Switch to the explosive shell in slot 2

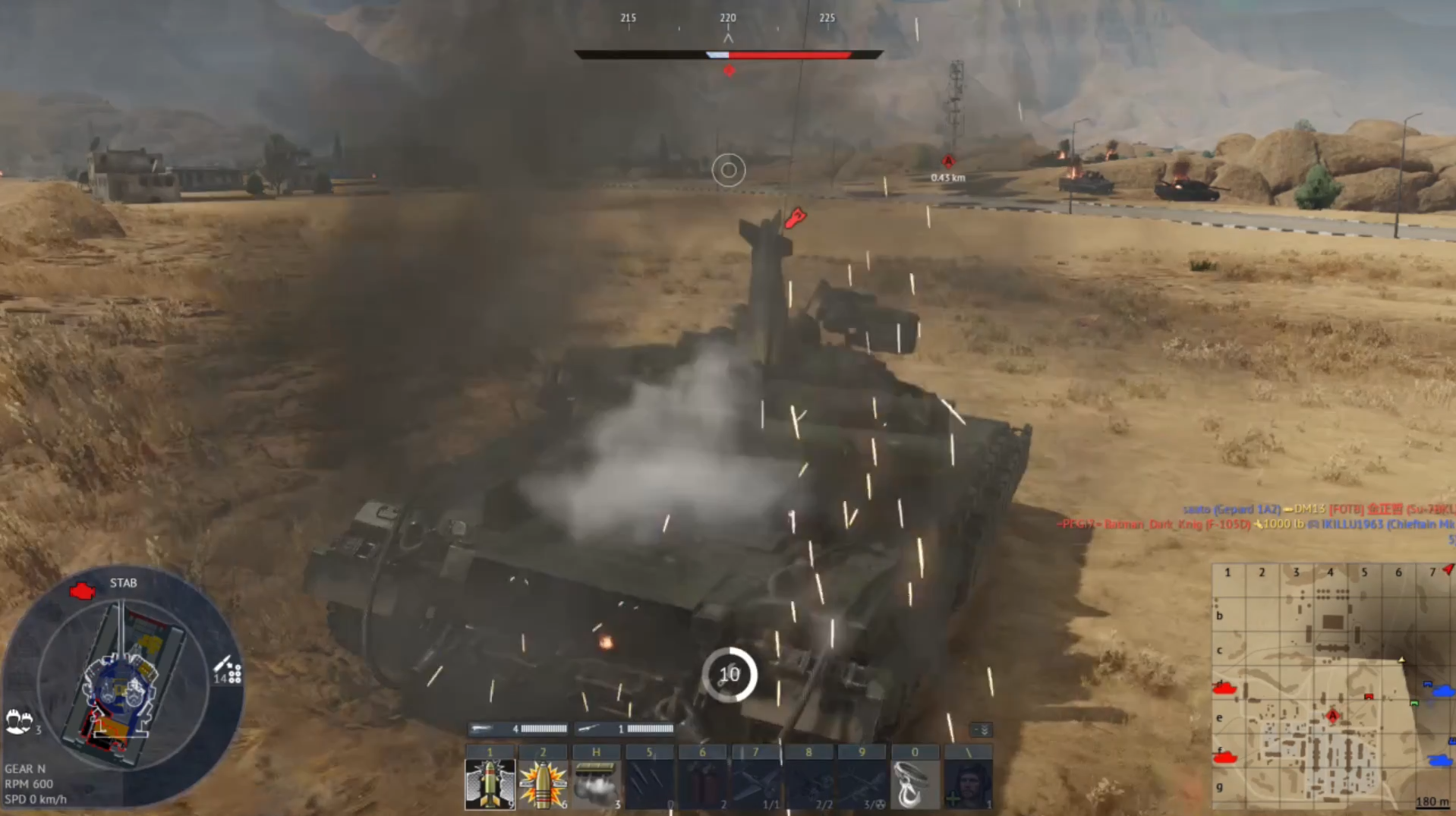(543, 783)
